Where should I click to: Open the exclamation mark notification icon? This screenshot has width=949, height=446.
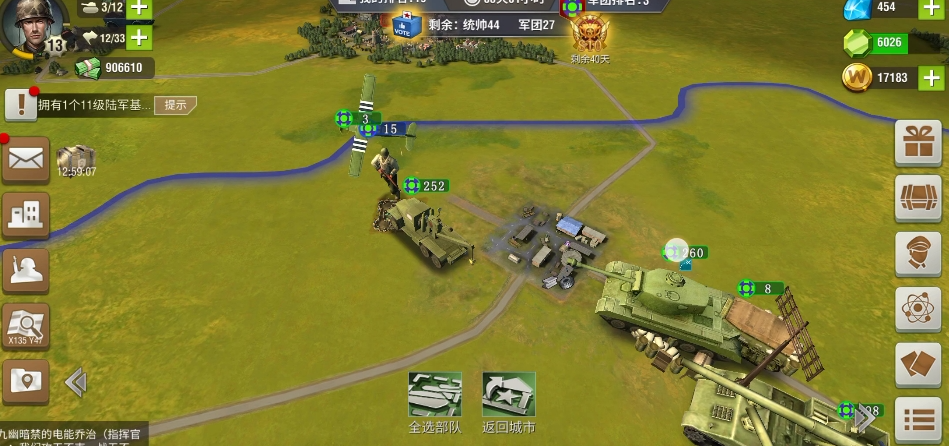point(20,104)
